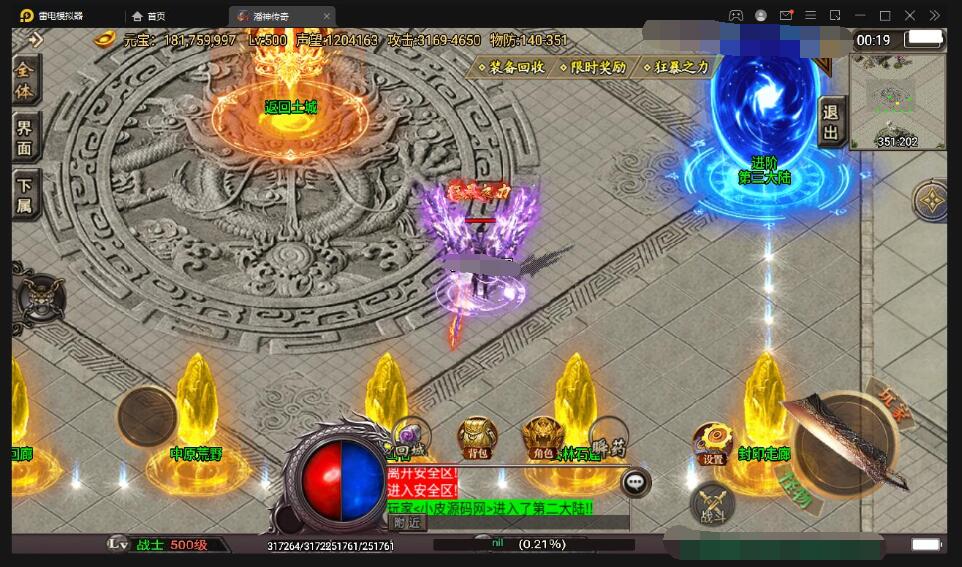The image size is (962, 567).
Task: Click the four-point star compass button
Action: point(931,201)
